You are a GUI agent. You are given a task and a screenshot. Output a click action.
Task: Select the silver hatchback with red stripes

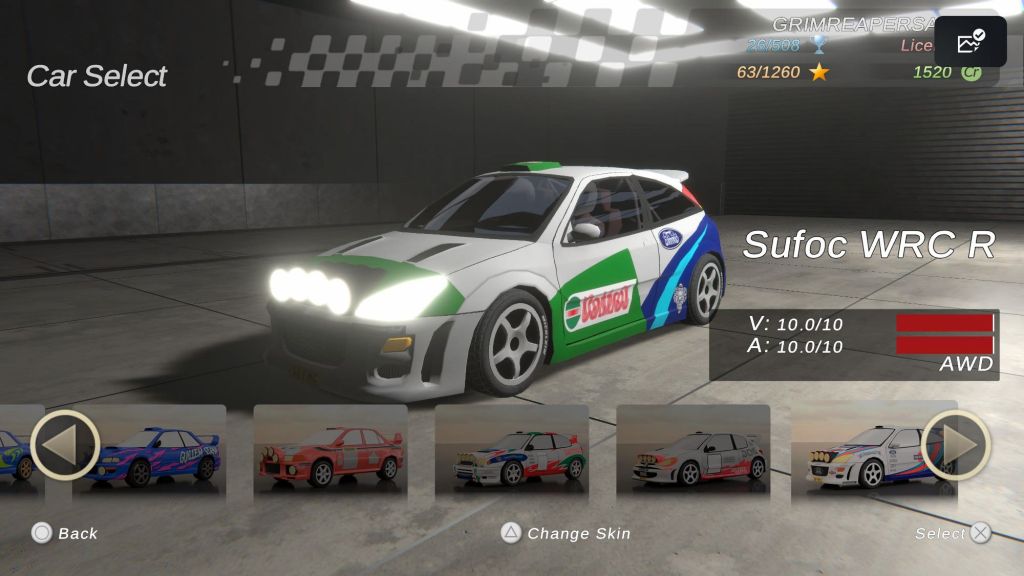(693, 452)
